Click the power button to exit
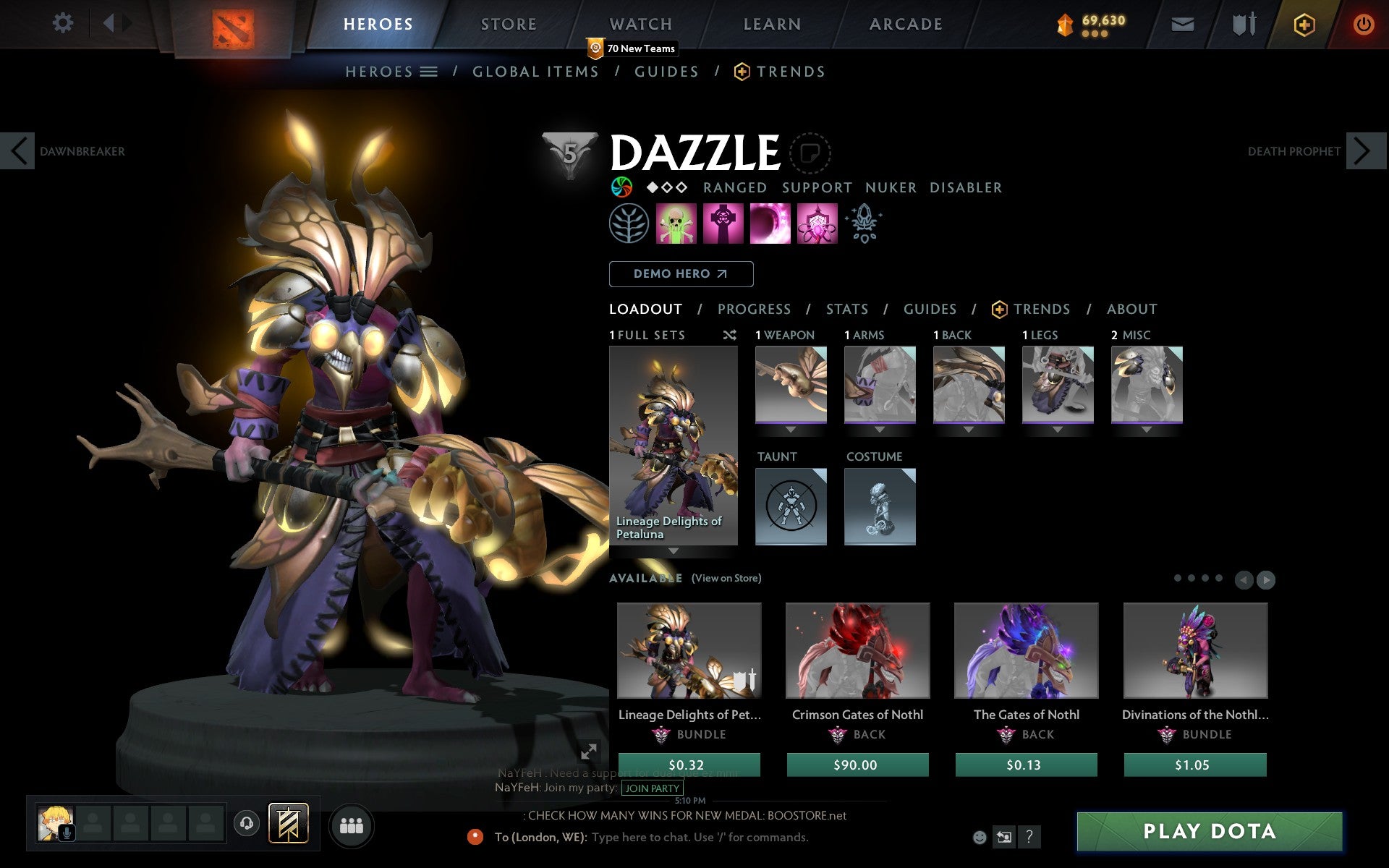Viewport: 1389px width, 868px height. (x=1364, y=24)
